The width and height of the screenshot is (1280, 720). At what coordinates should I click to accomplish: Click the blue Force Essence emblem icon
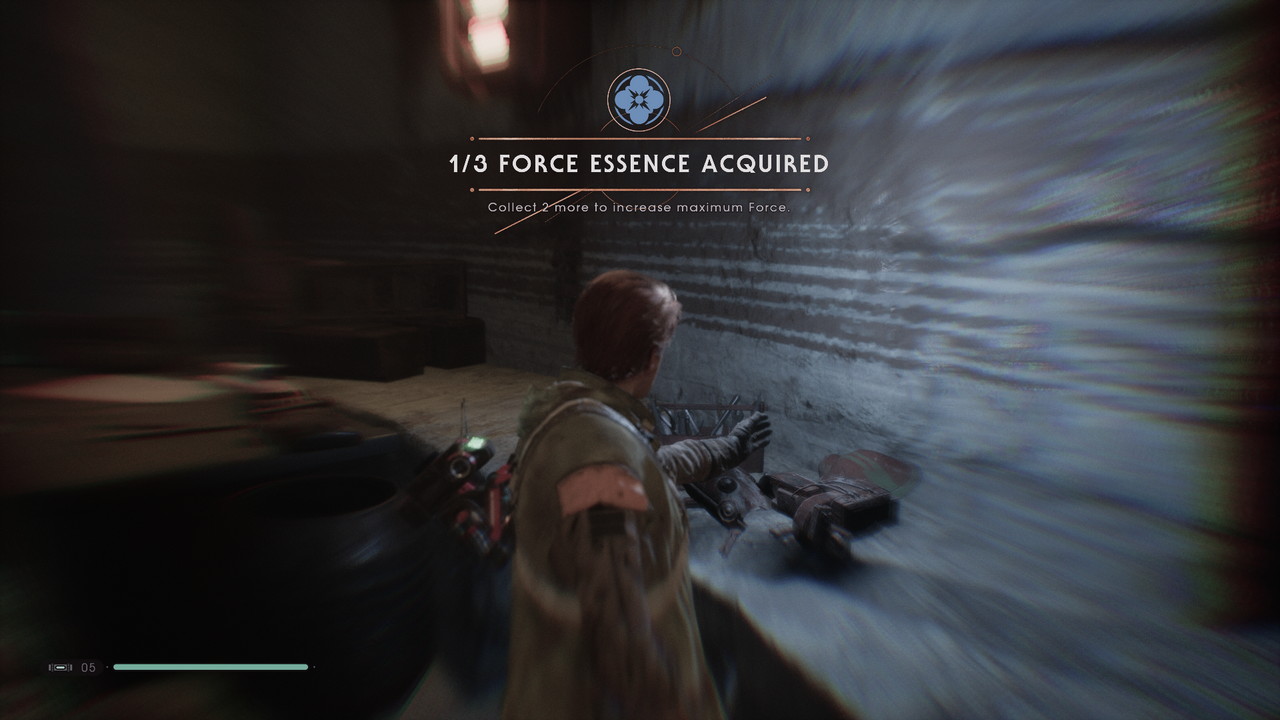[x=637, y=99]
